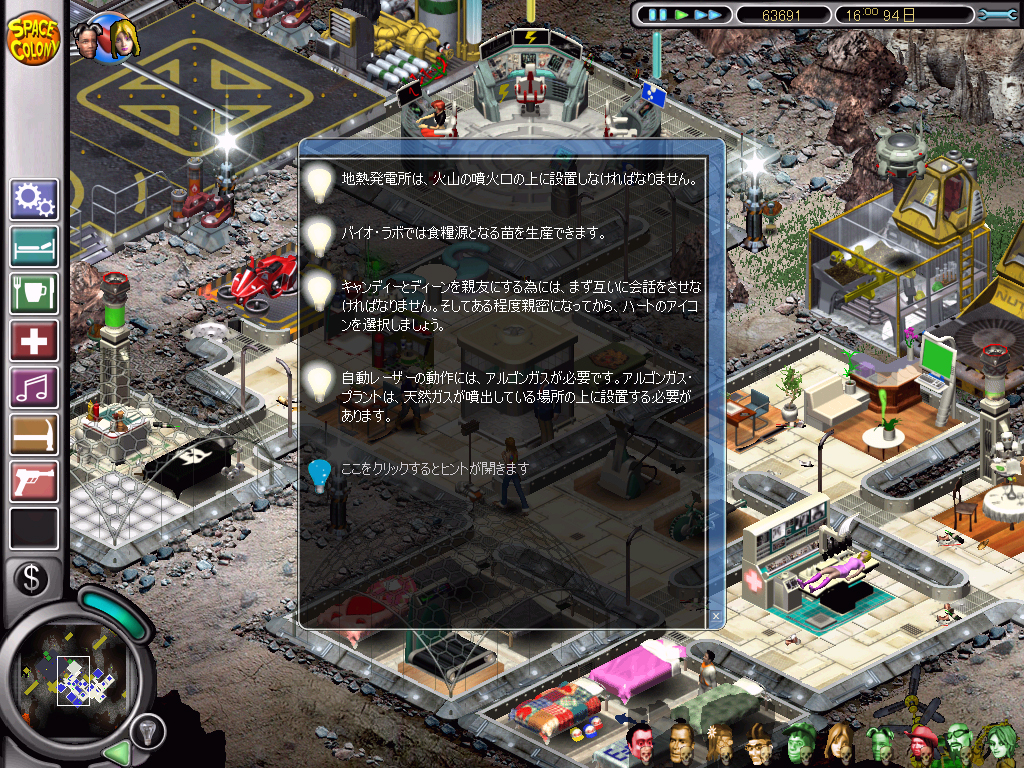Click the green arrow beside the minimap

tap(118, 751)
